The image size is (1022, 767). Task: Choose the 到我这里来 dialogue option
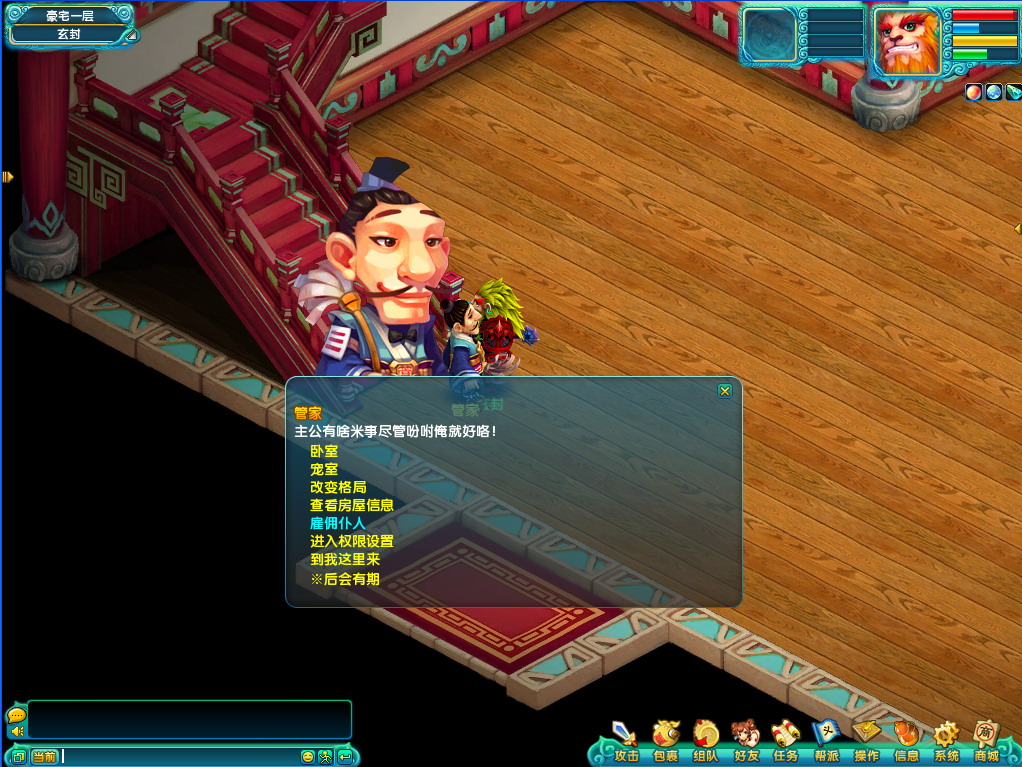tap(345, 559)
